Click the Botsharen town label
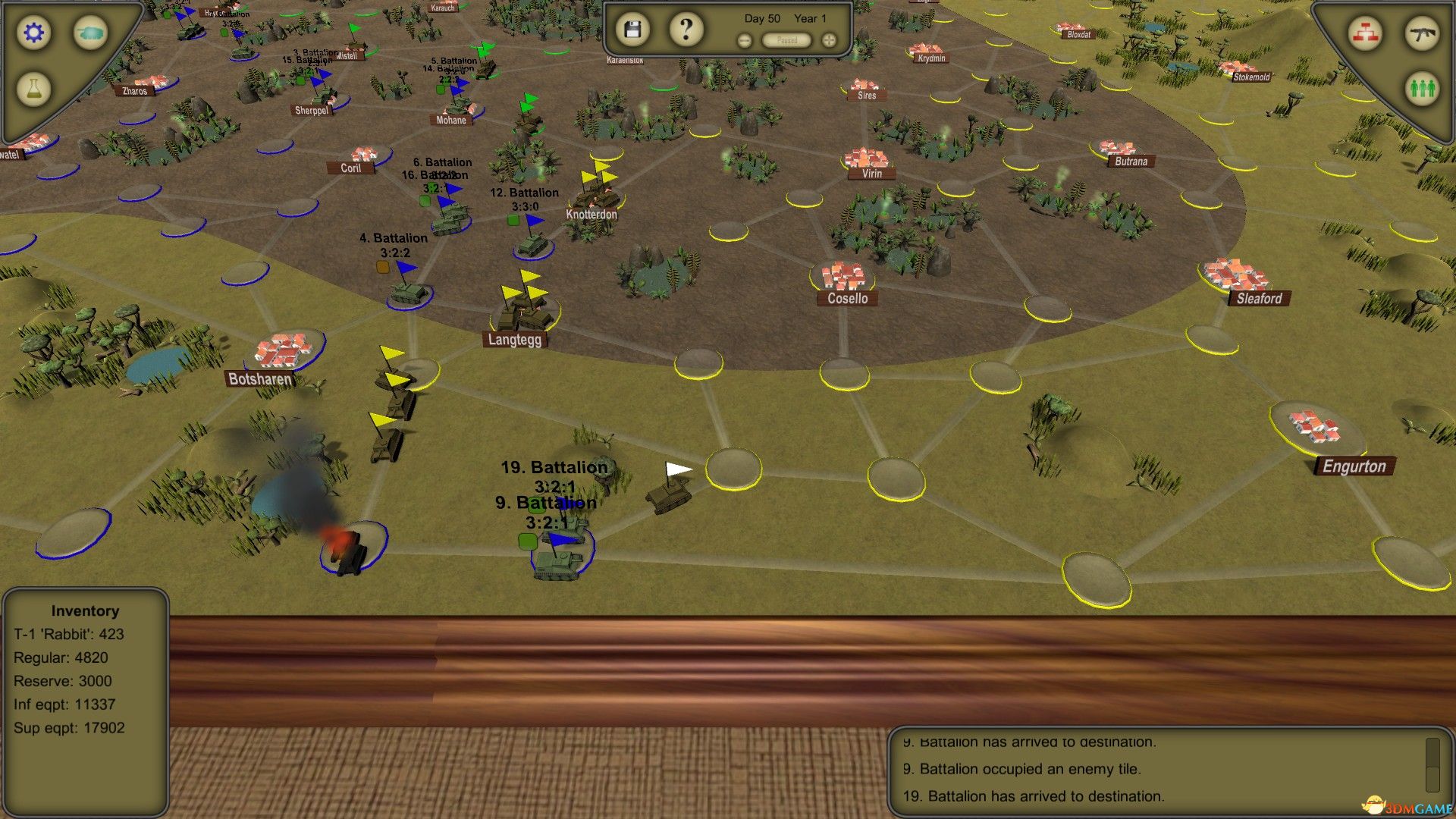1456x819 pixels. [260, 378]
